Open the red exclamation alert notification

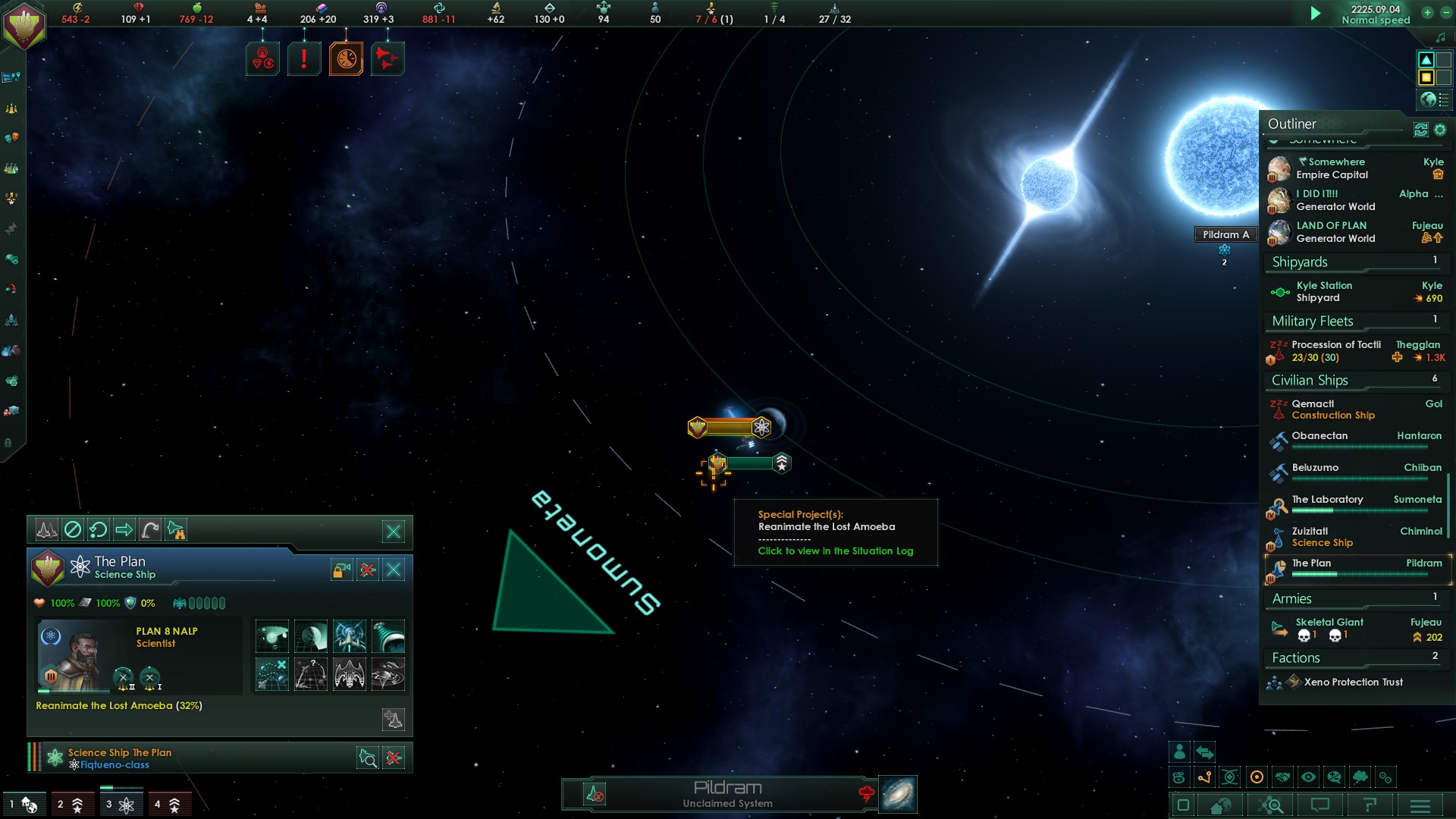304,58
